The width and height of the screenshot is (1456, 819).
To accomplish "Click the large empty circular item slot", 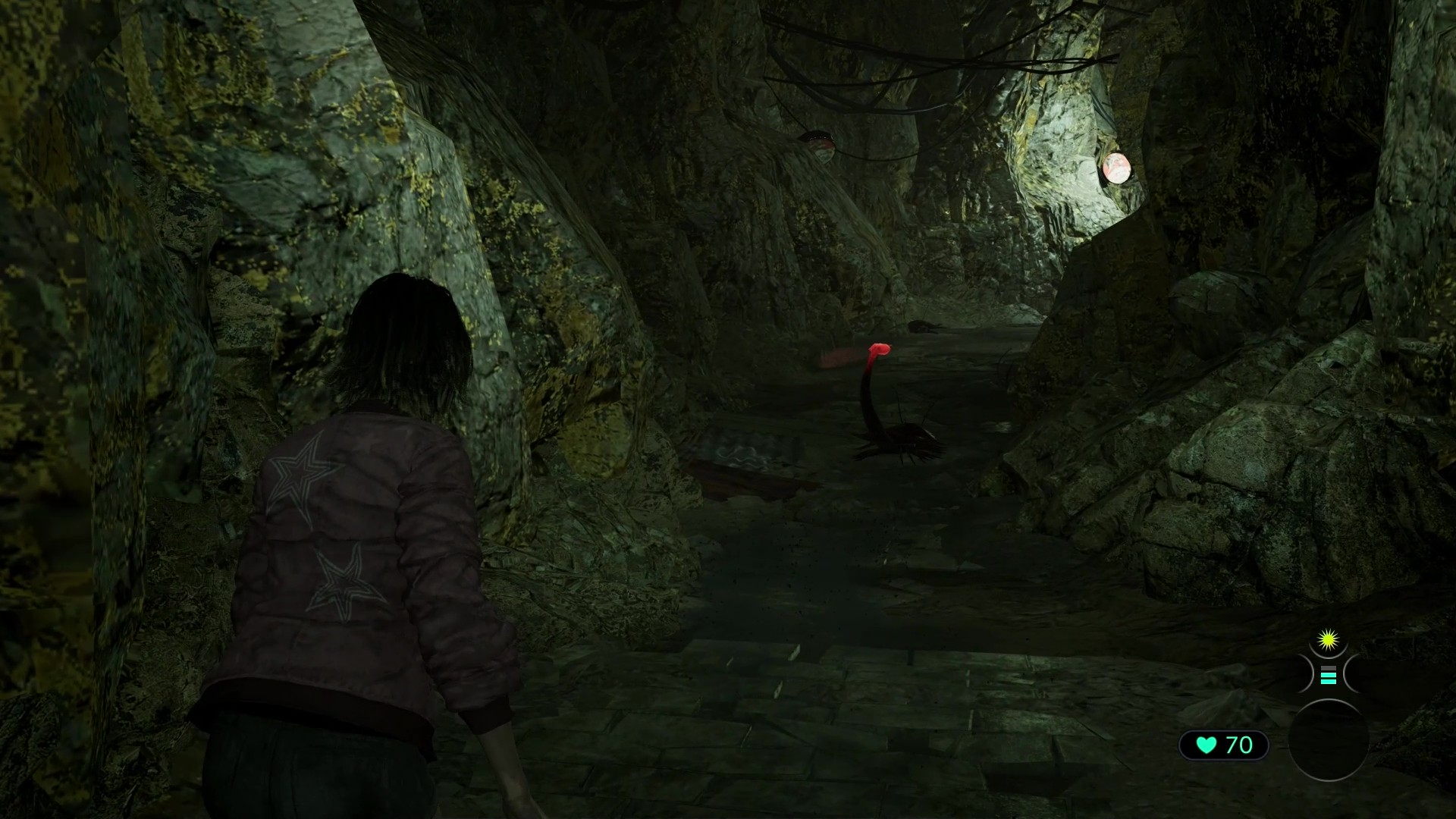I will (x=1328, y=741).
